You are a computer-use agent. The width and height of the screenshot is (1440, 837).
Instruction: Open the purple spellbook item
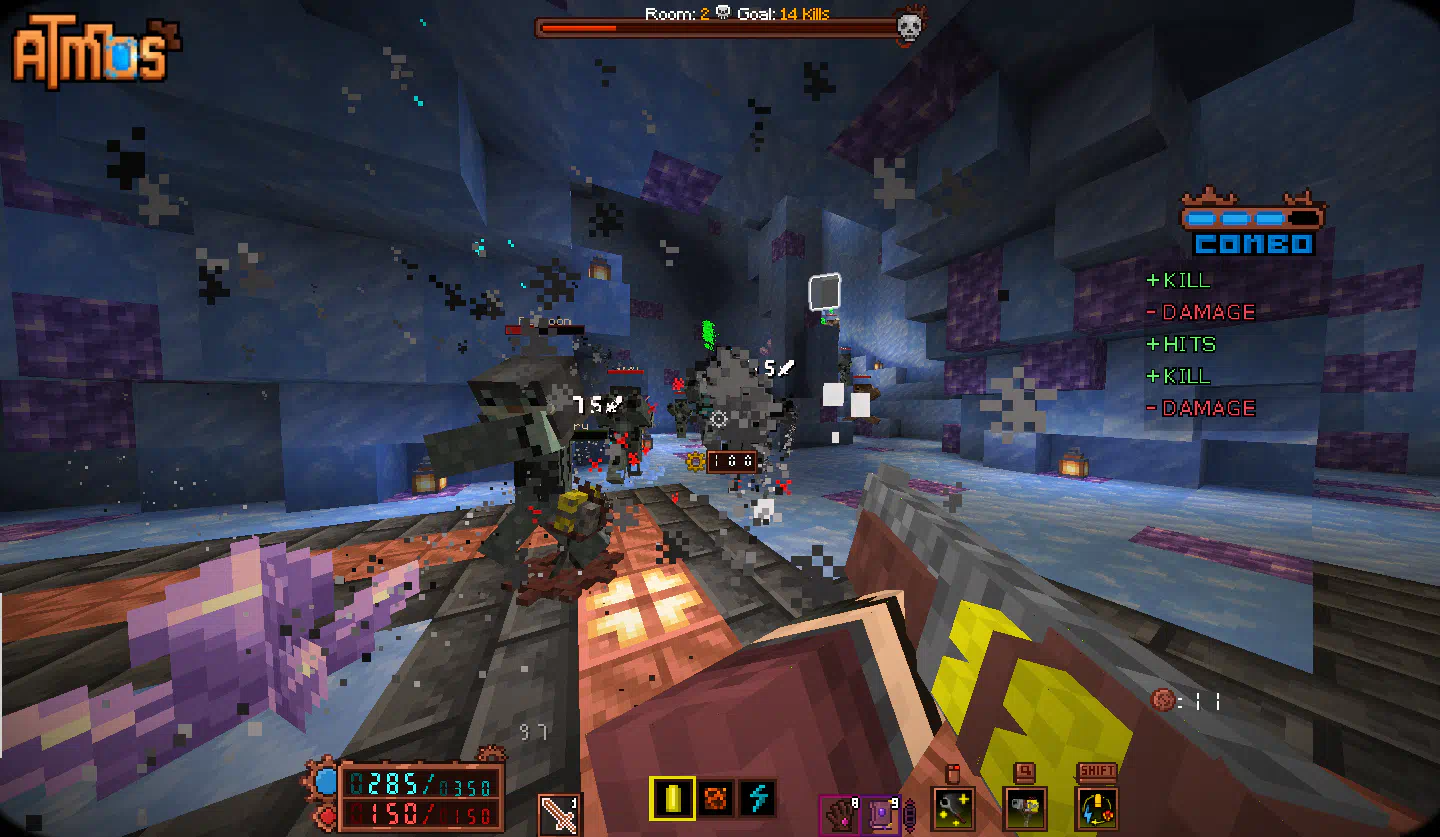point(881,812)
